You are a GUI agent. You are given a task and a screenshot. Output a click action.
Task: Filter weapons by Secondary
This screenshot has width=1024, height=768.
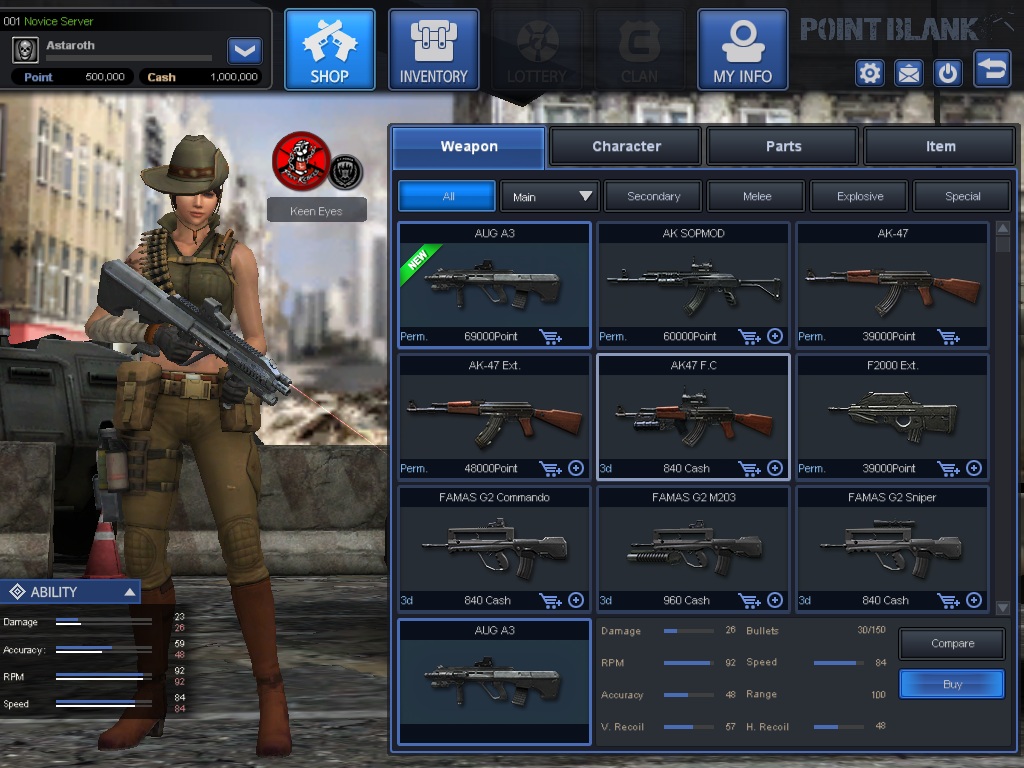tap(653, 196)
